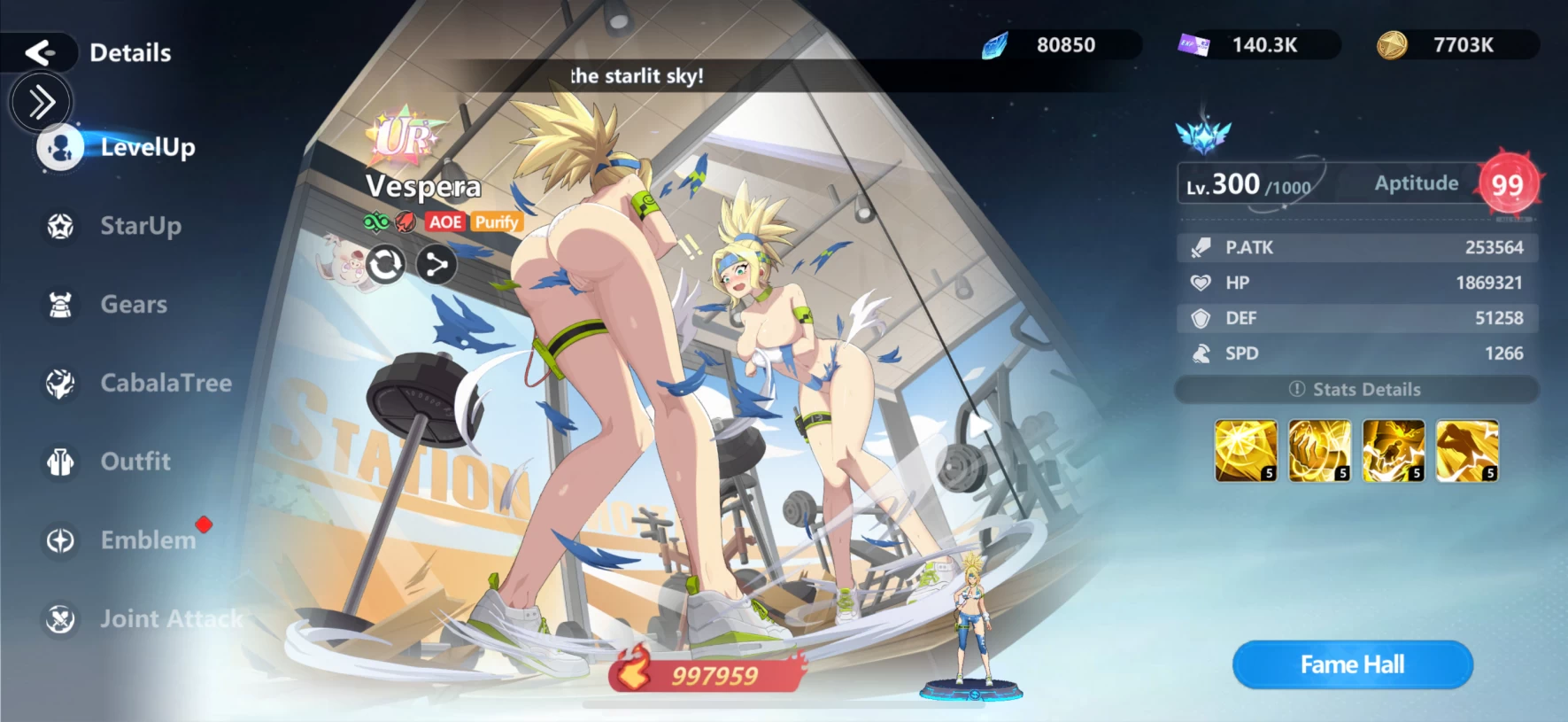This screenshot has width=1568, height=722.
Task: Expand the side panel with the double-chevron button
Action: pos(41,103)
